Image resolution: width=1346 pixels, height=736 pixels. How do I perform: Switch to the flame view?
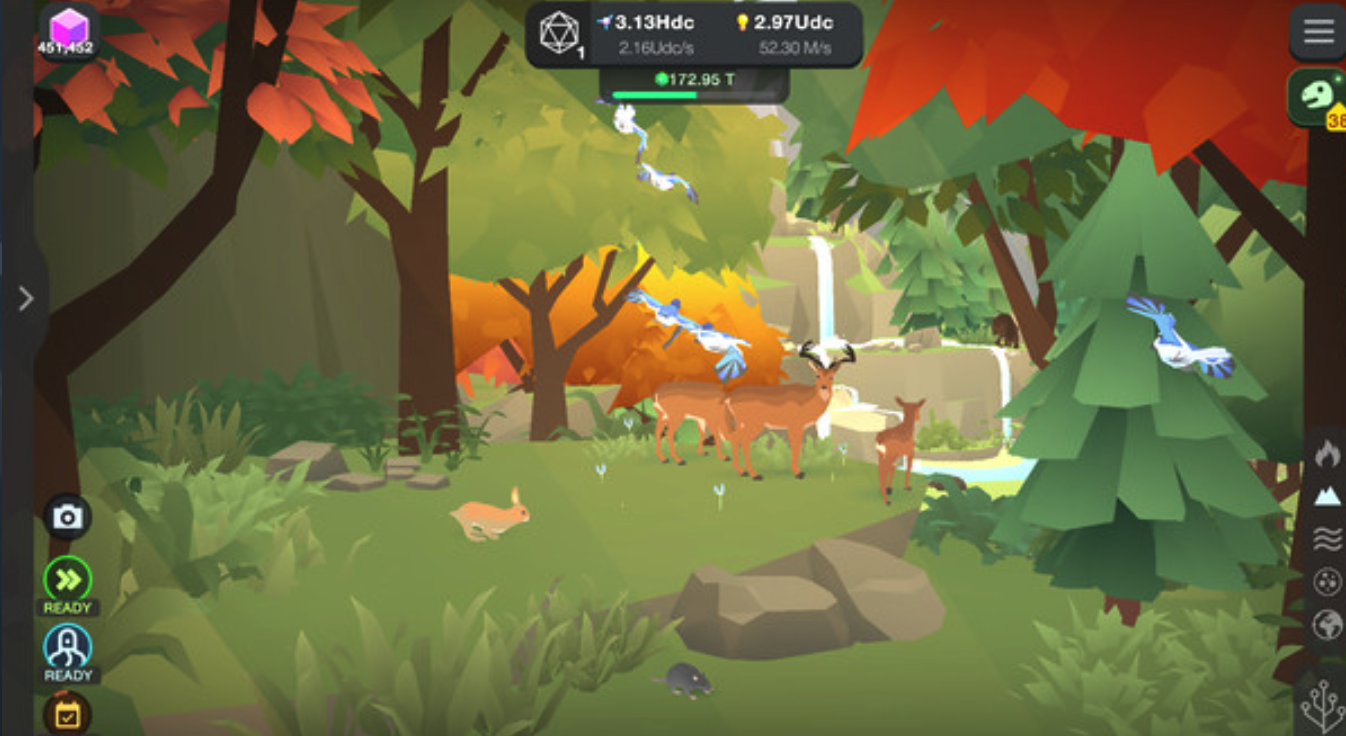click(x=1327, y=453)
